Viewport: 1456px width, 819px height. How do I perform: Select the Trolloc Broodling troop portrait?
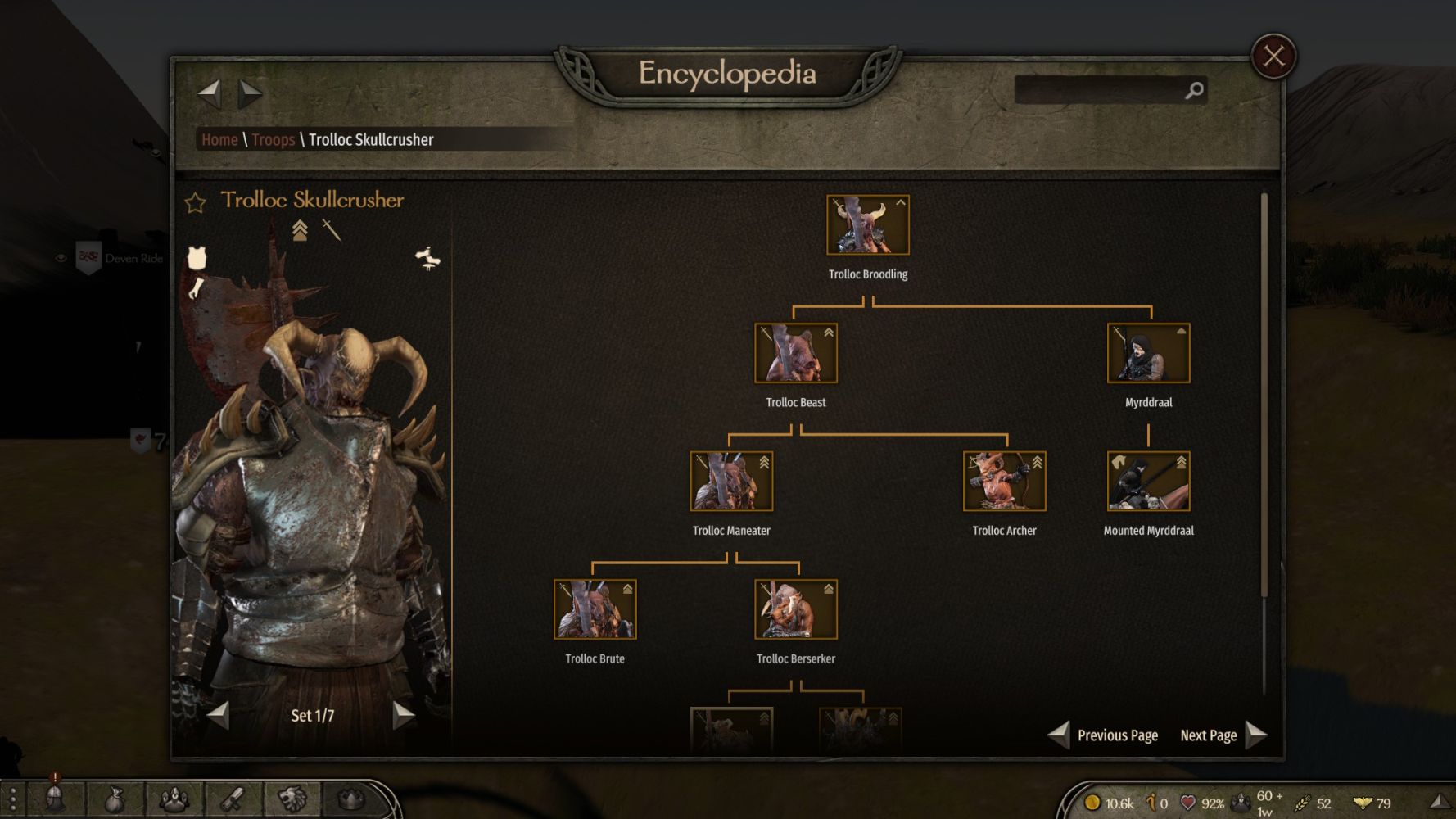click(867, 225)
